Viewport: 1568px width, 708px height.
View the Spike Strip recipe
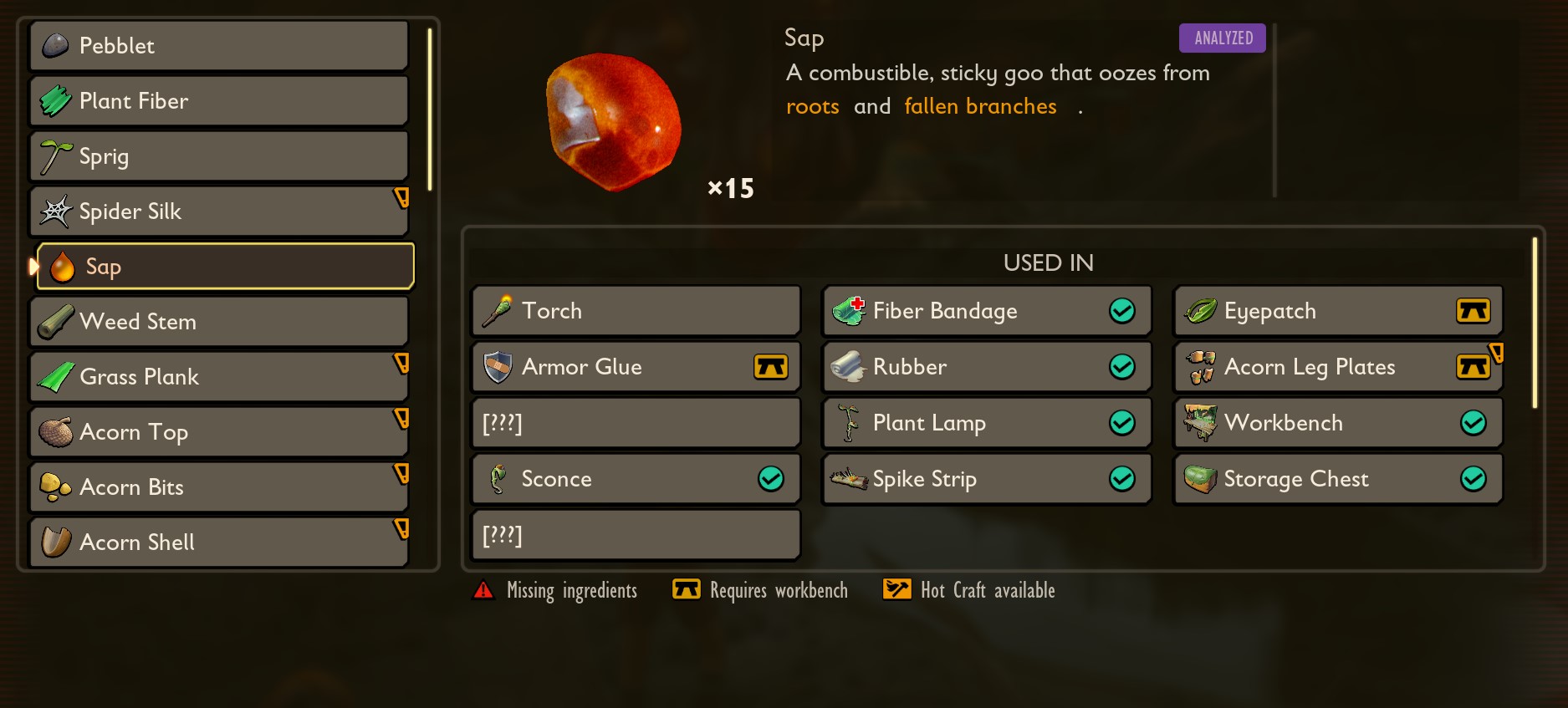tap(987, 479)
